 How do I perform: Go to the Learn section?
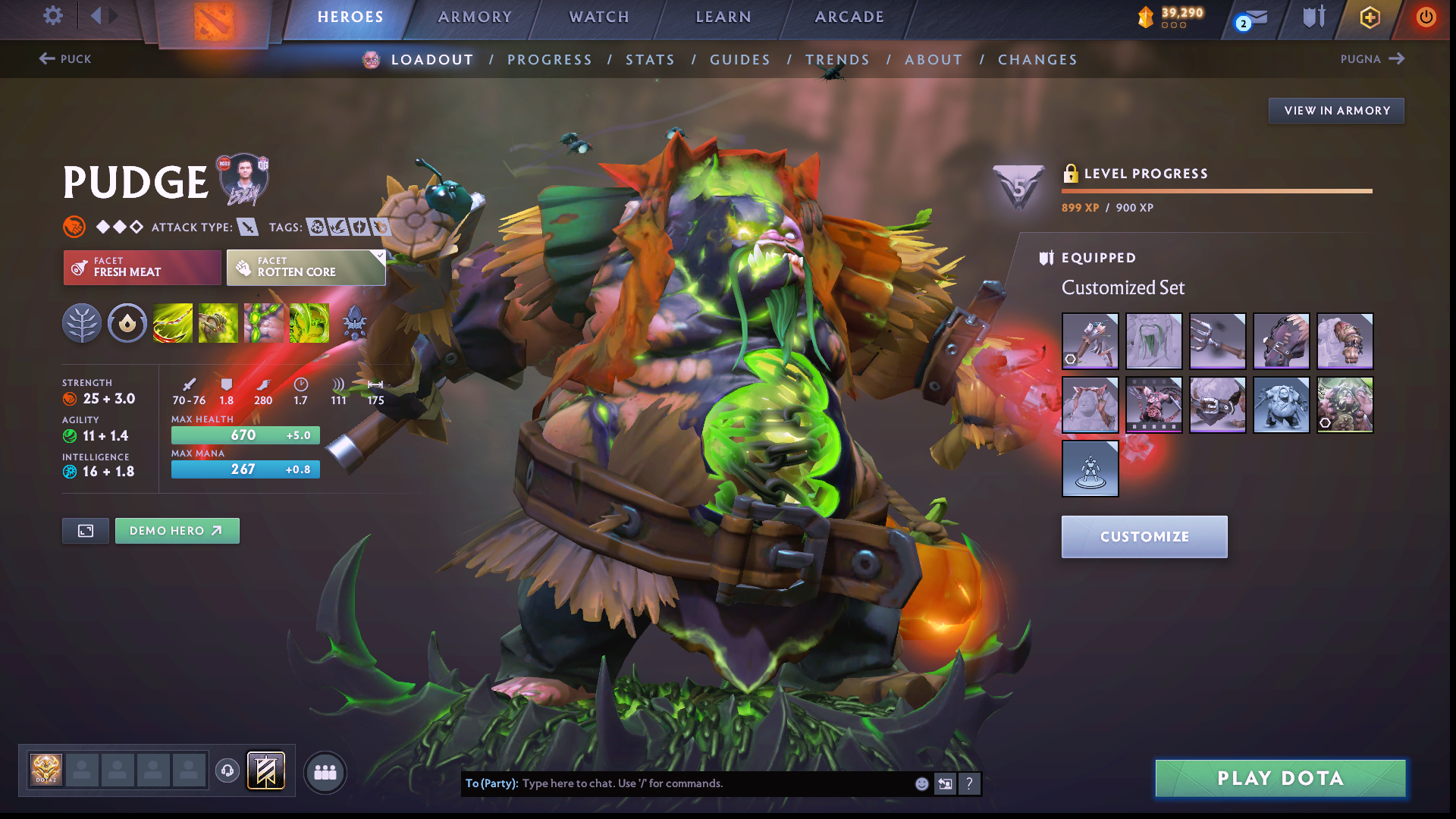pos(723,17)
